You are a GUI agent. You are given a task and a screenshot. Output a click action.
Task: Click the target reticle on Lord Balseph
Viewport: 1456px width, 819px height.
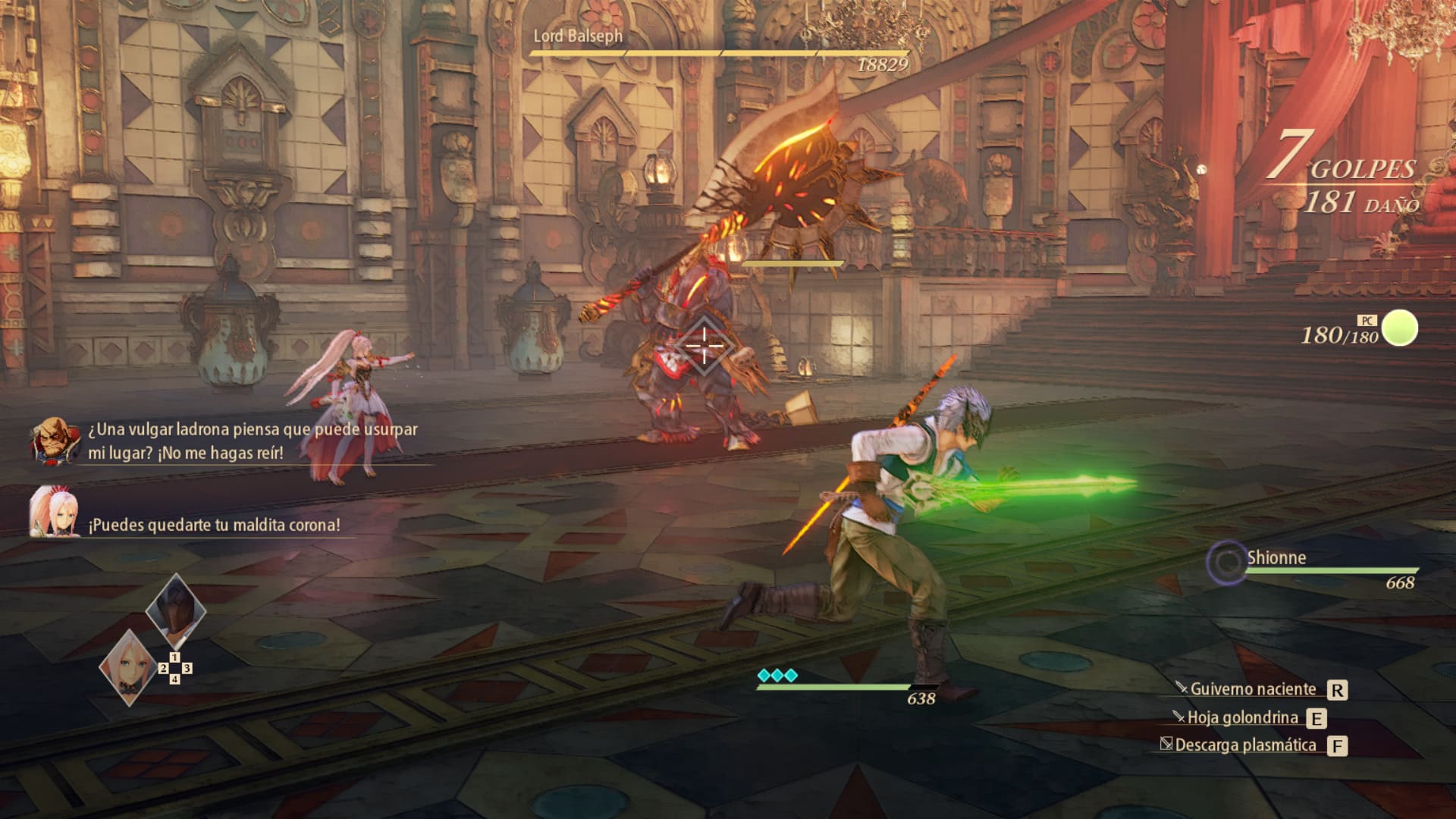pyautogui.click(x=703, y=347)
